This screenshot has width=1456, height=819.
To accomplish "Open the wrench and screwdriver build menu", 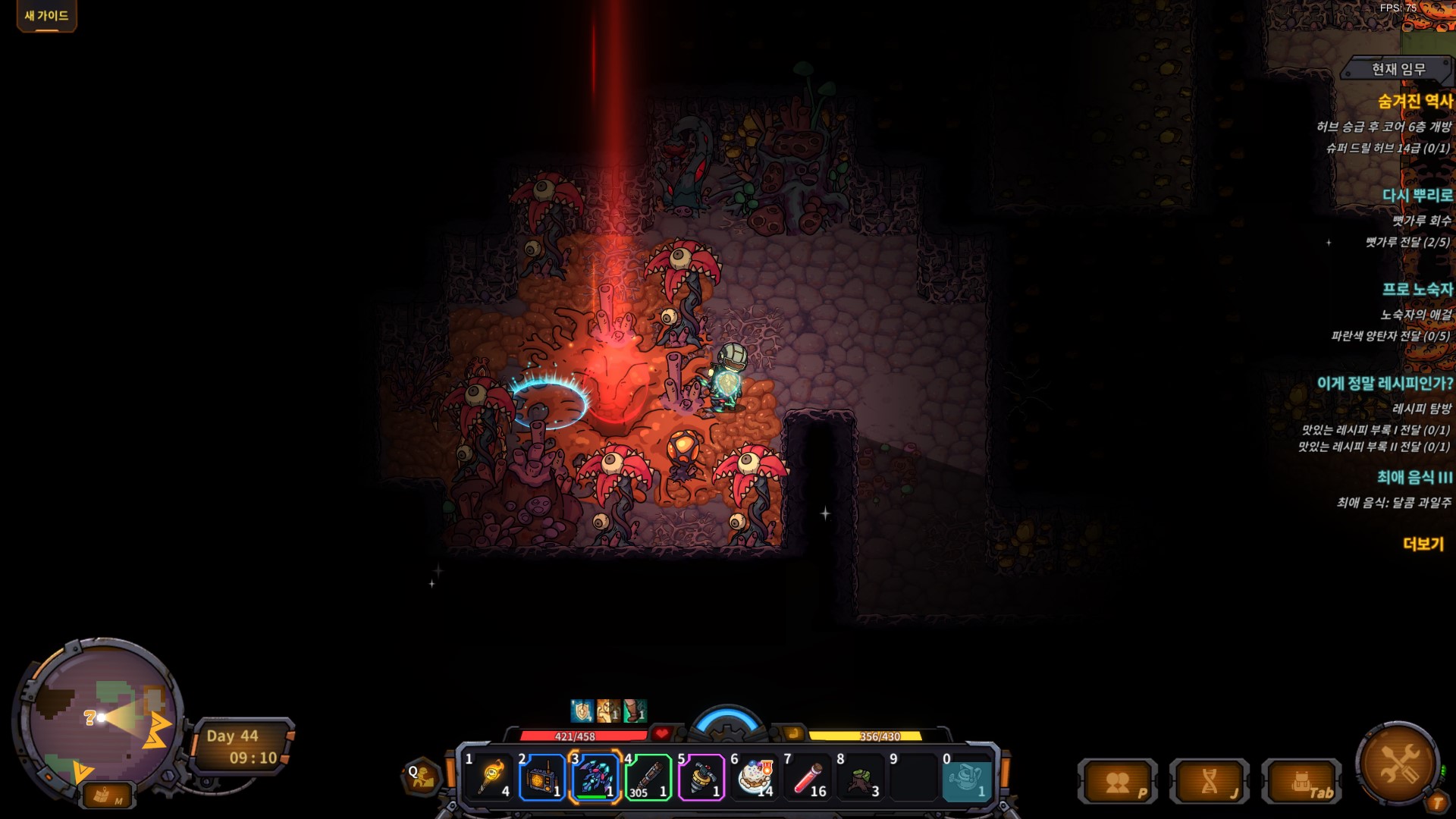I will tap(1398, 762).
